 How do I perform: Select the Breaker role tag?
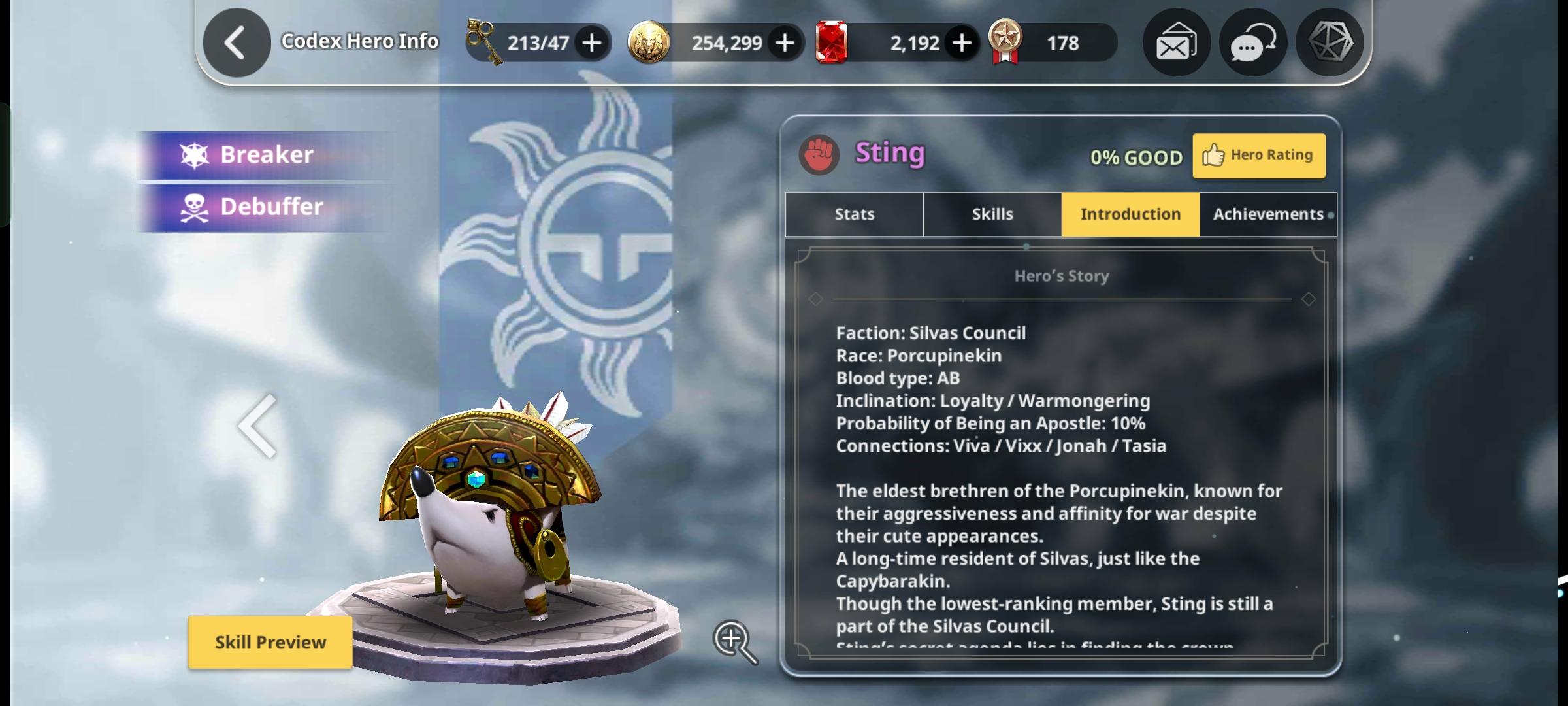coord(265,155)
